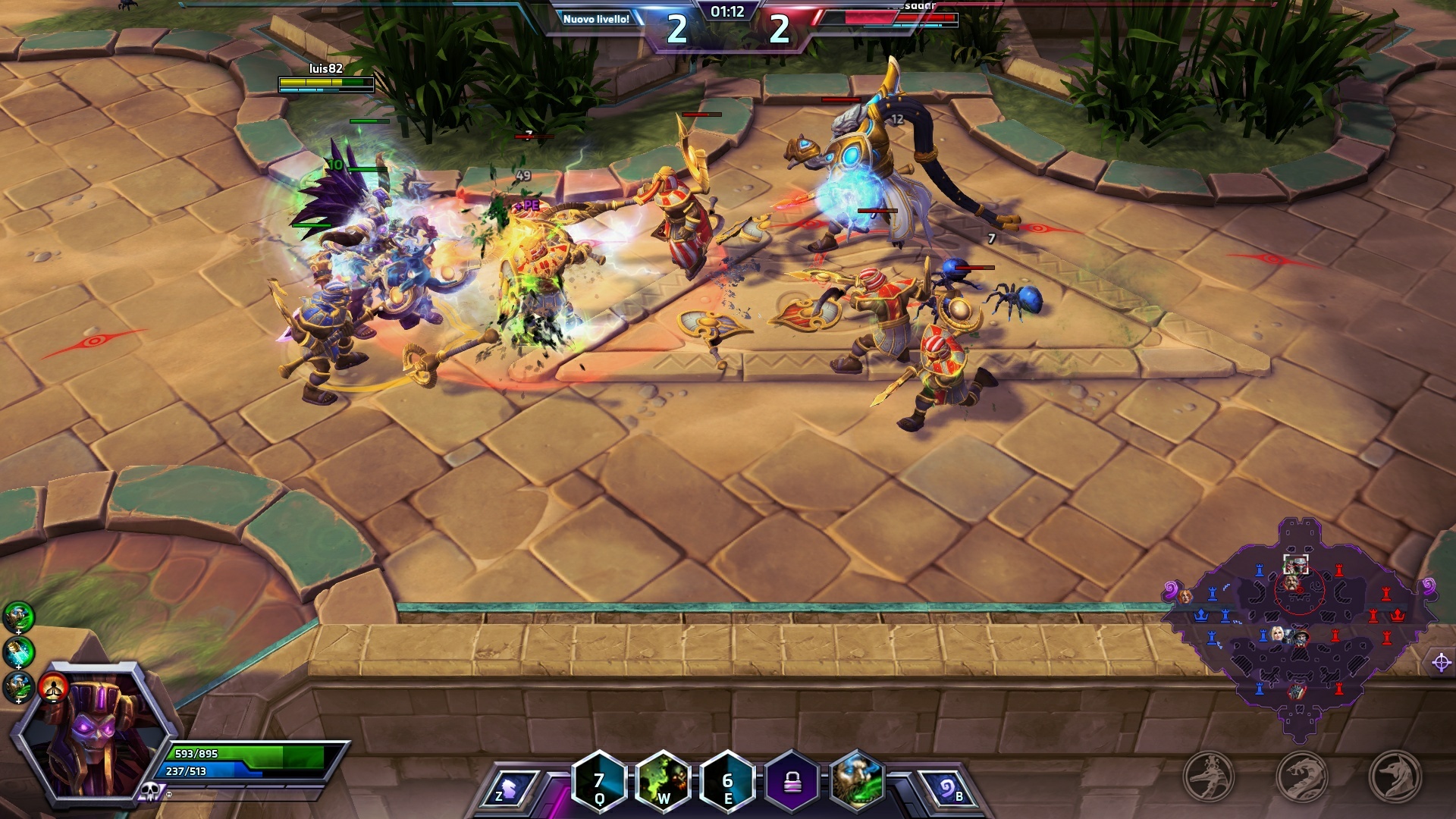Open the death recap skull icon

click(149, 792)
